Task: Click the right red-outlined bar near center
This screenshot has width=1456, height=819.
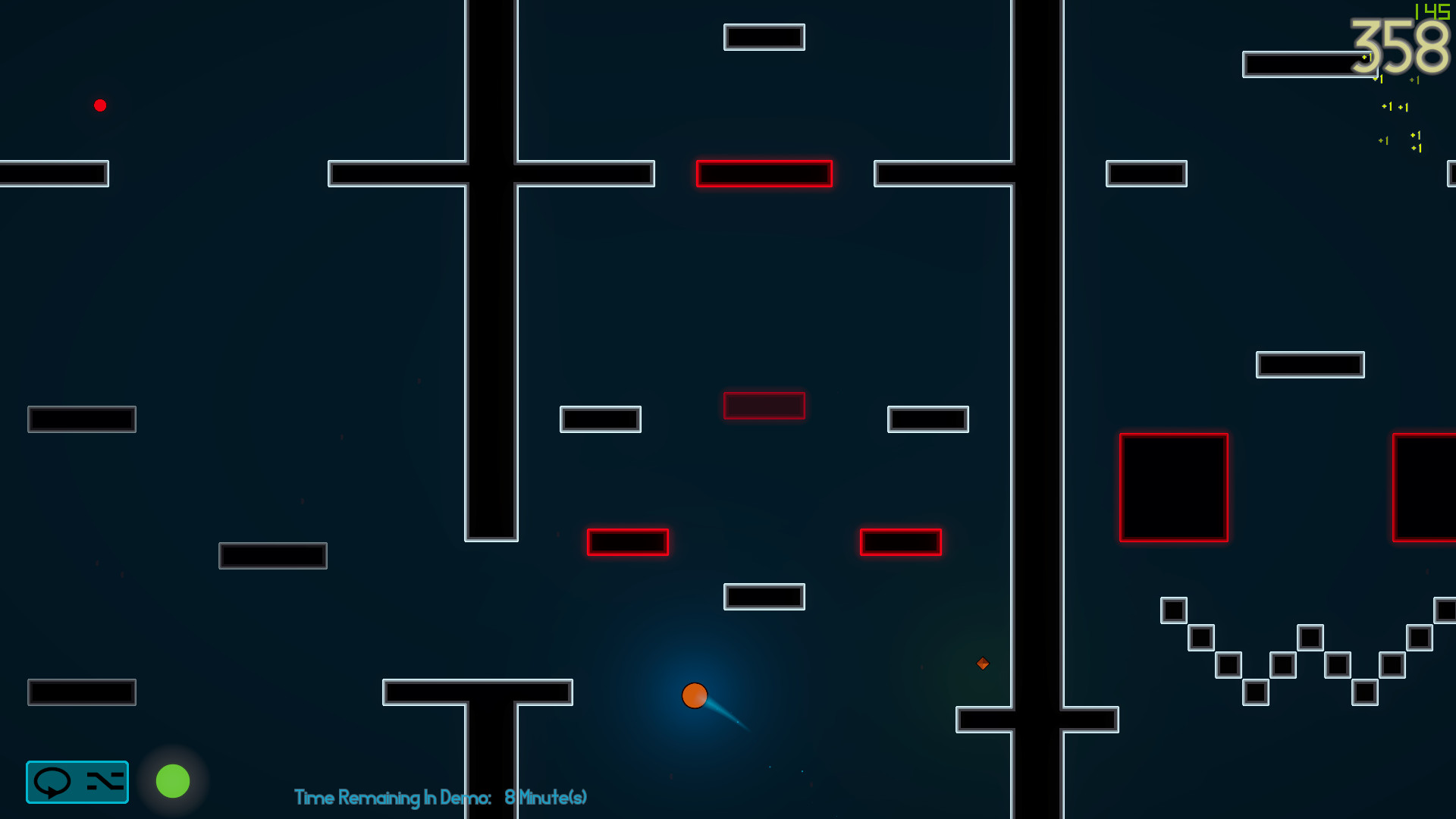Action: pyautogui.click(x=901, y=542)
